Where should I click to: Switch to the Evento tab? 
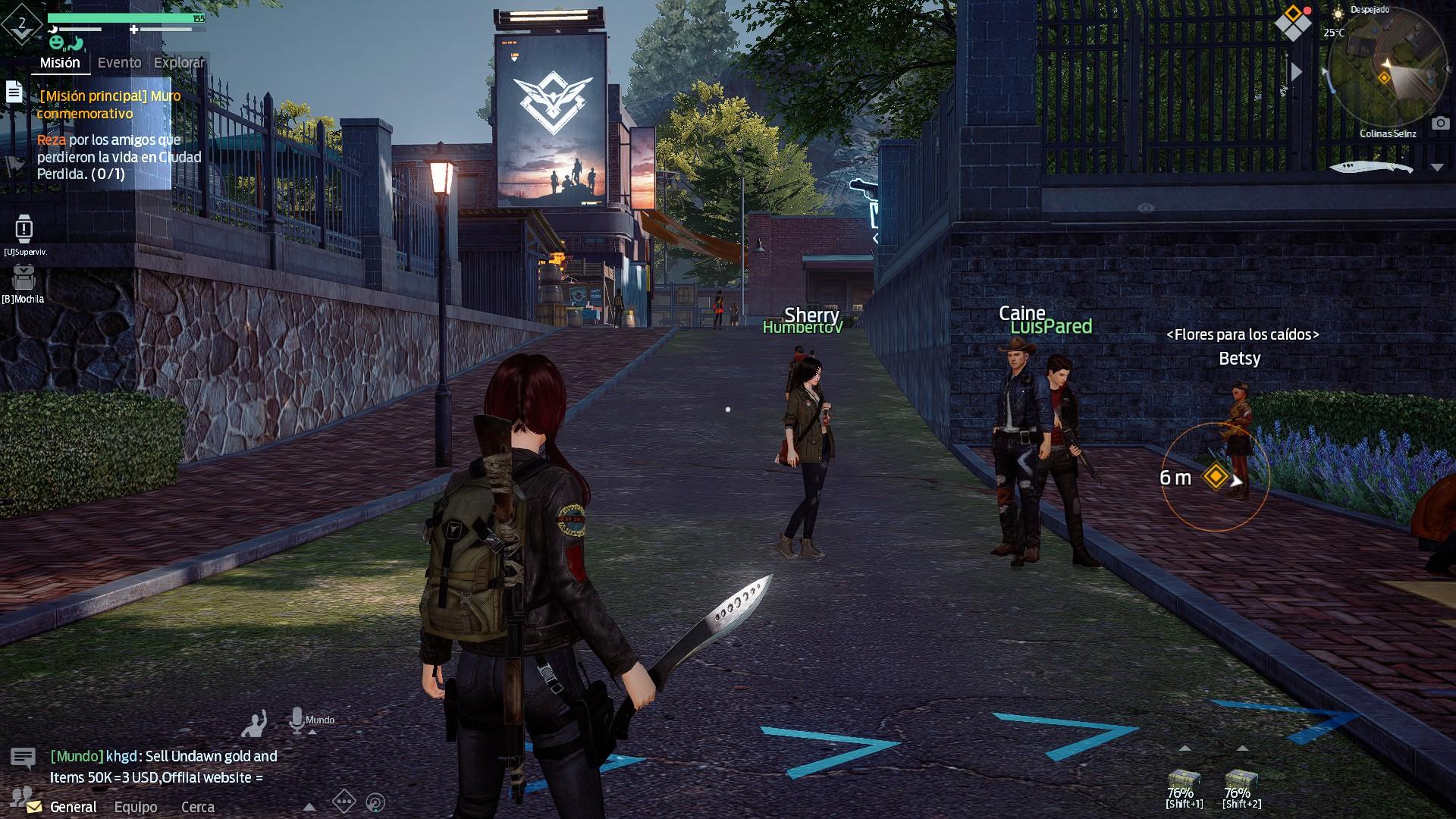(x=119, y=63)
